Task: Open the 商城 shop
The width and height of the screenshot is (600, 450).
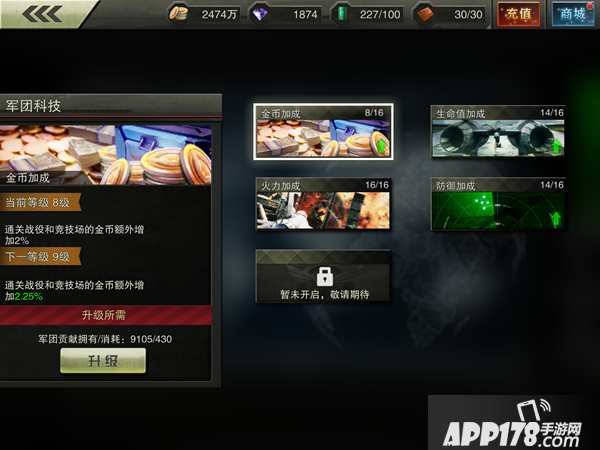Action: (x=572, y=14)
